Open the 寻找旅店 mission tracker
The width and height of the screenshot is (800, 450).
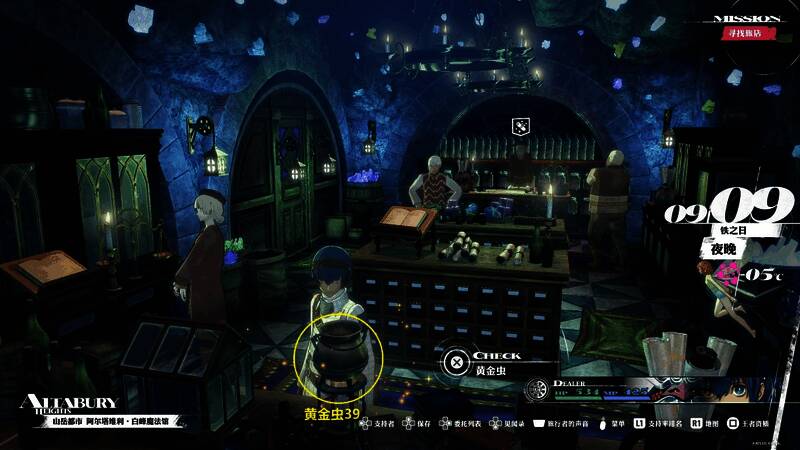pos(749,34)
